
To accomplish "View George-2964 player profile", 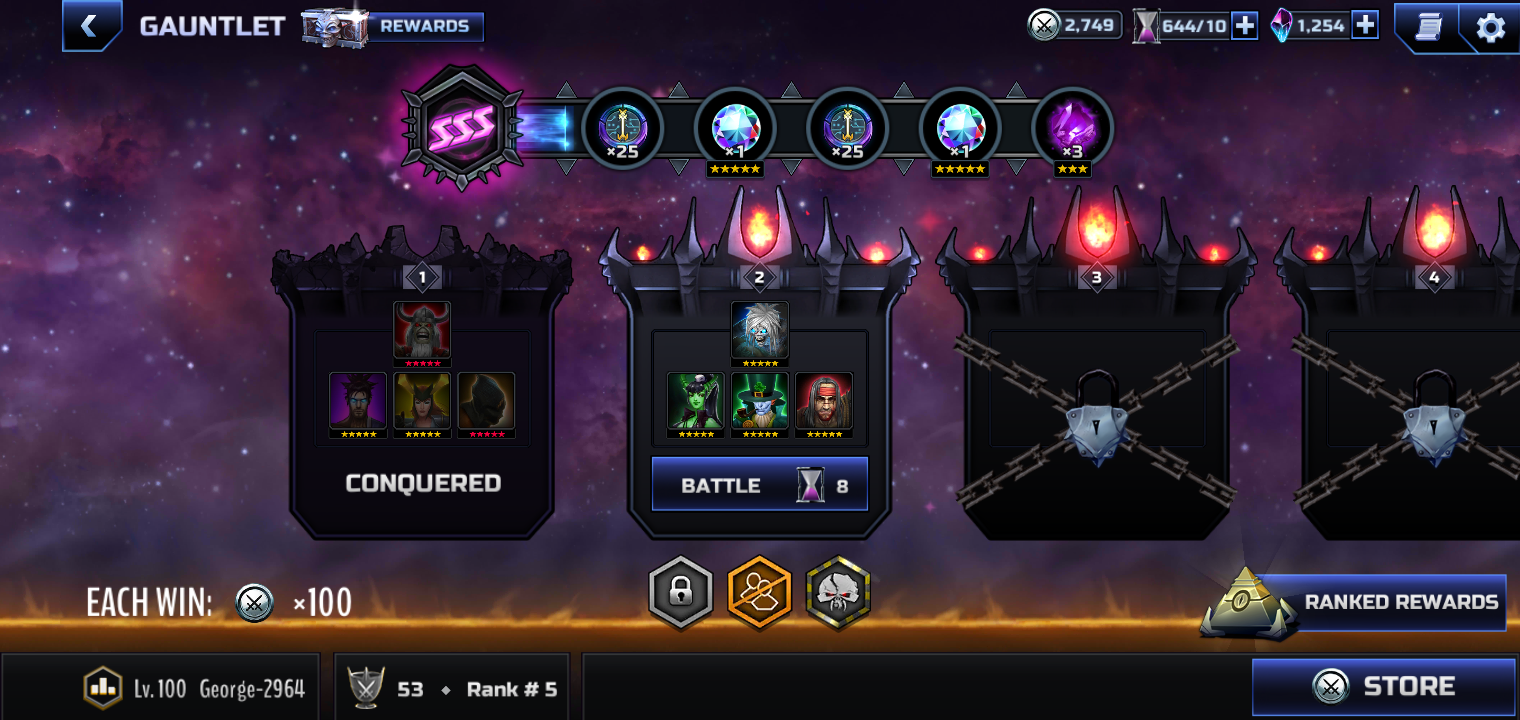I will pos(195,688).
